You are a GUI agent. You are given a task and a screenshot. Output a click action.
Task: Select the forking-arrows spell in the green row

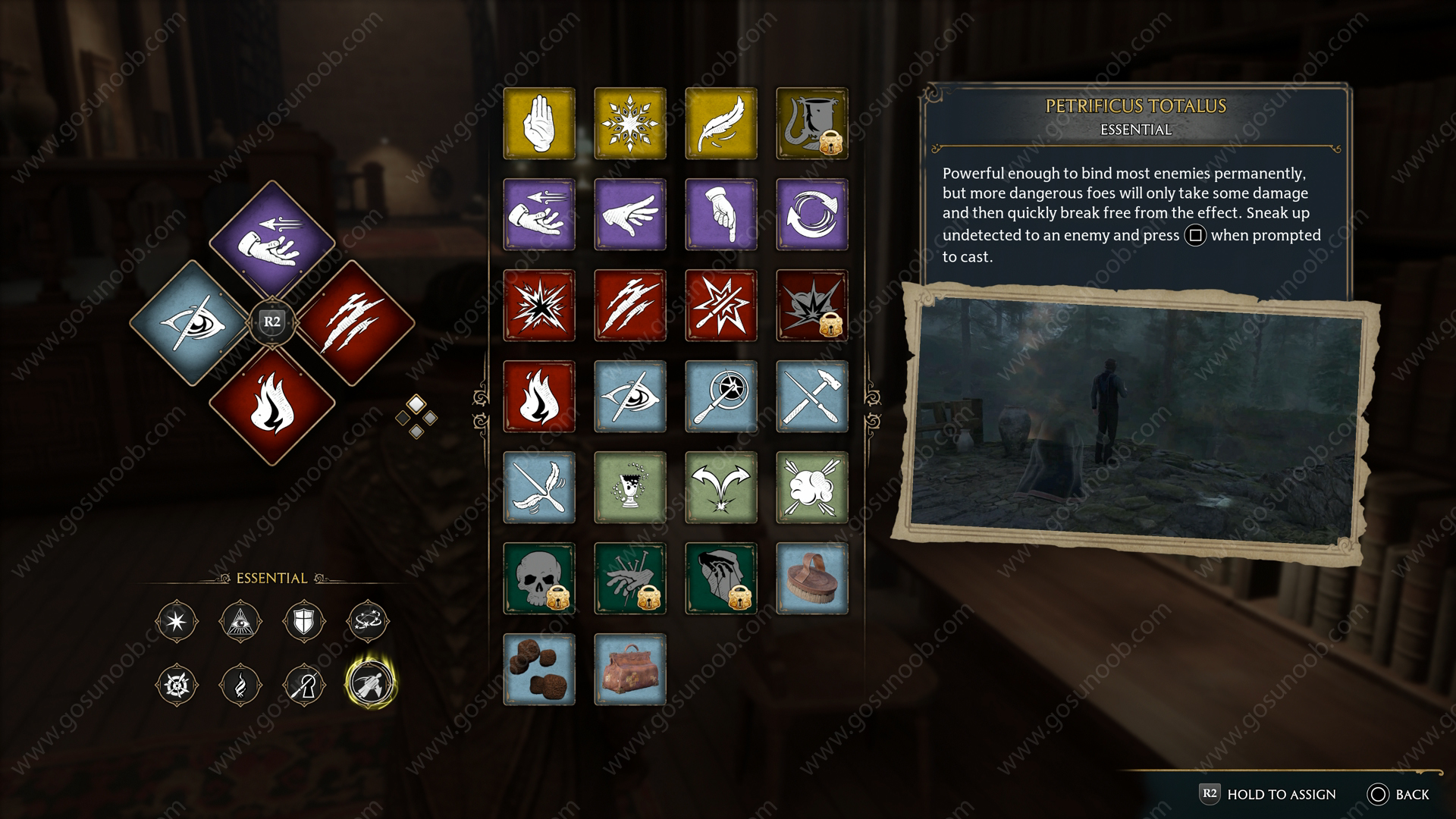tap(720, 488)
